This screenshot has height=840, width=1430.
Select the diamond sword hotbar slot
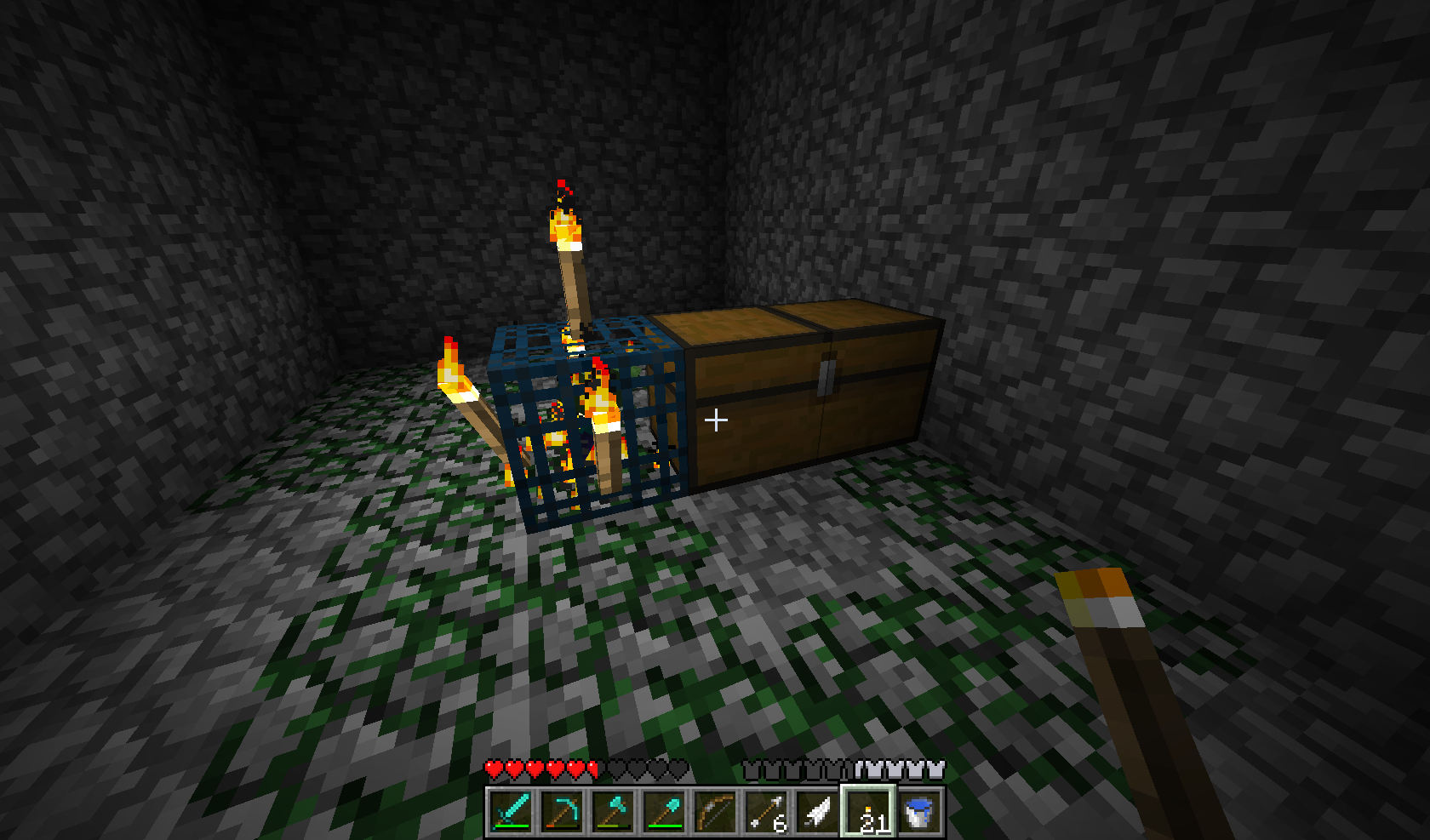coord(511,812)
